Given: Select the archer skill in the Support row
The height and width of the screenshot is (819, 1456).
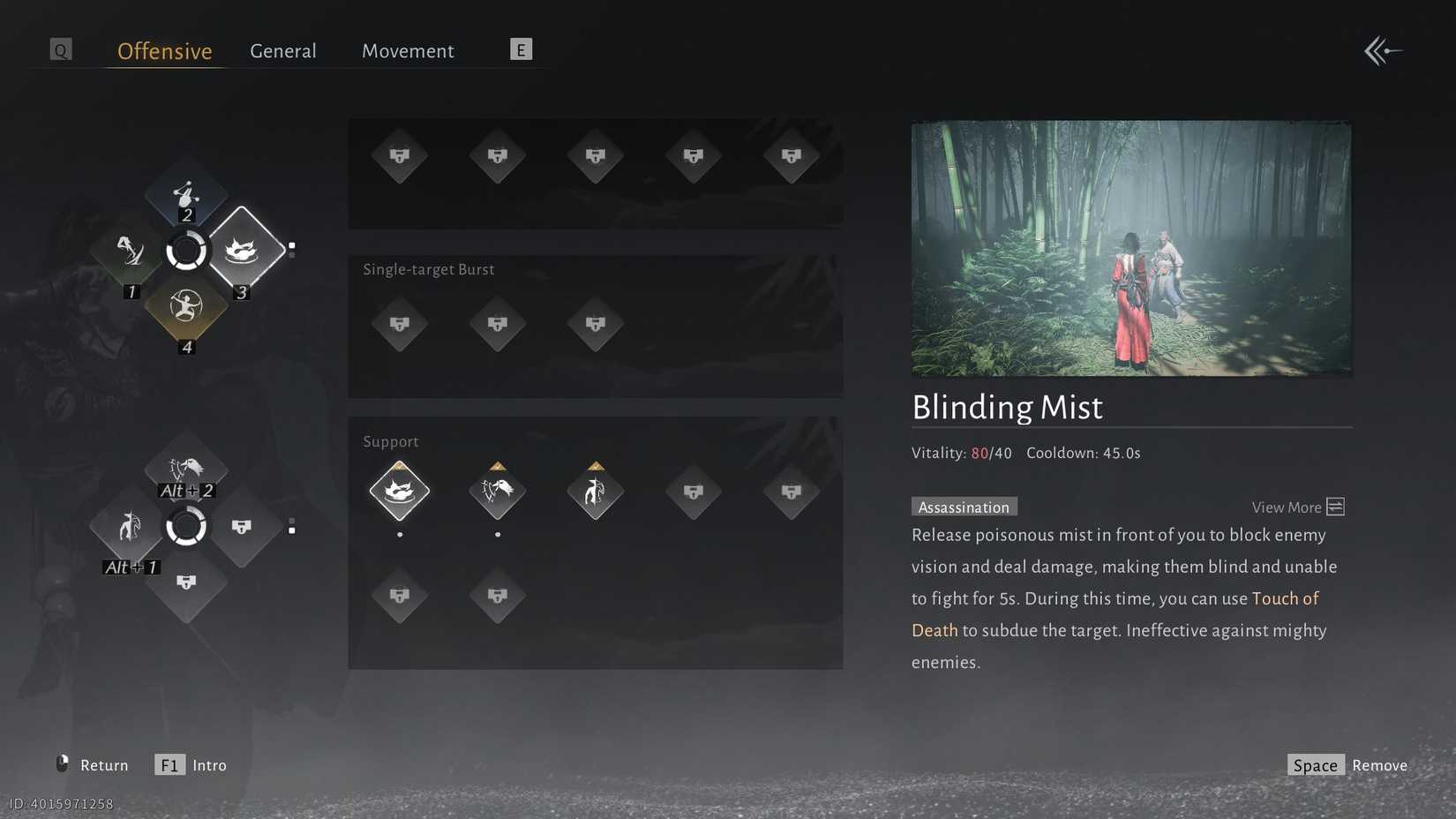Looking at the screenshot, I should [595, 492].
